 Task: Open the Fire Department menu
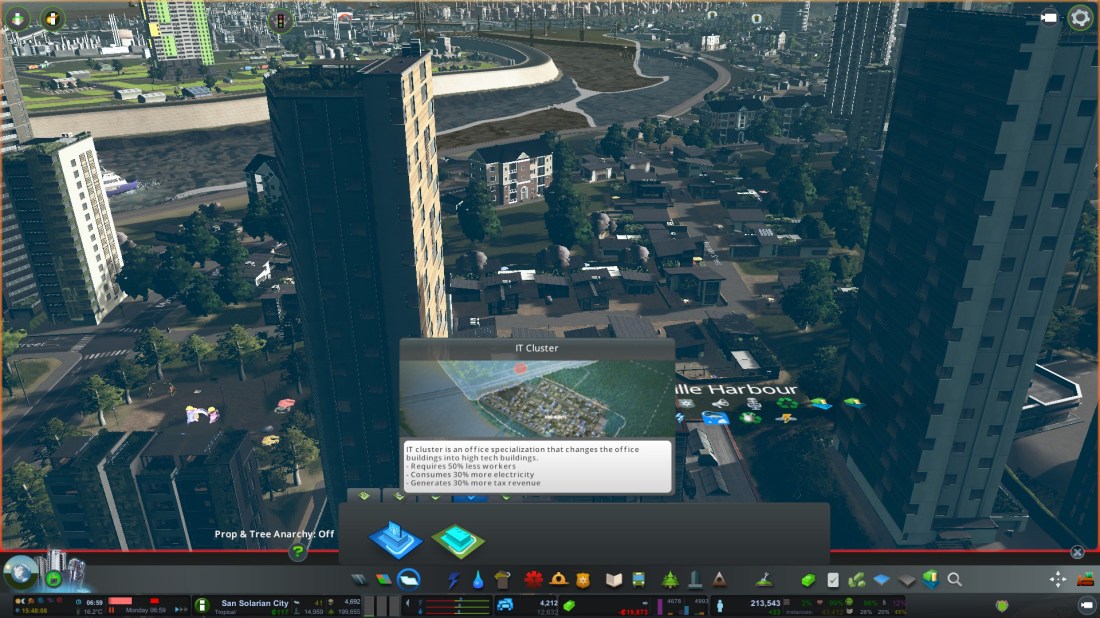(559, 580)
